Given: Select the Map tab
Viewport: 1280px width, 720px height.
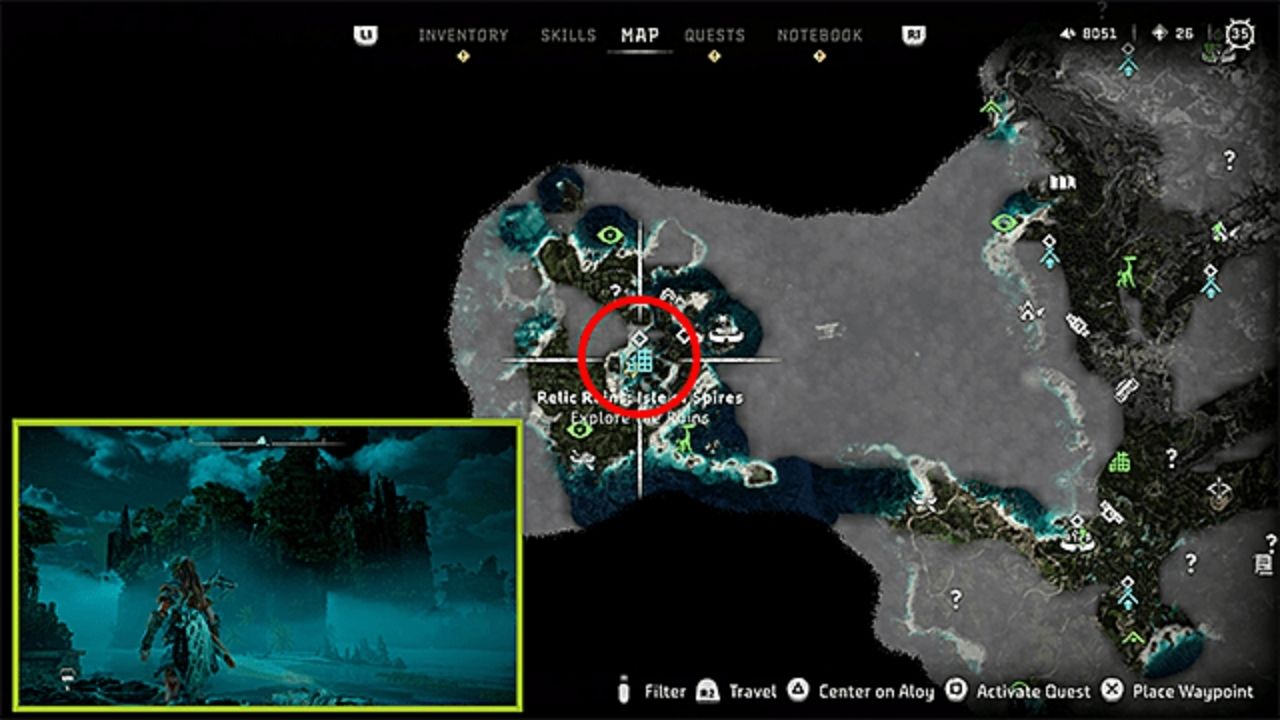Looking at the screenshot, I should tap(640, 35).
